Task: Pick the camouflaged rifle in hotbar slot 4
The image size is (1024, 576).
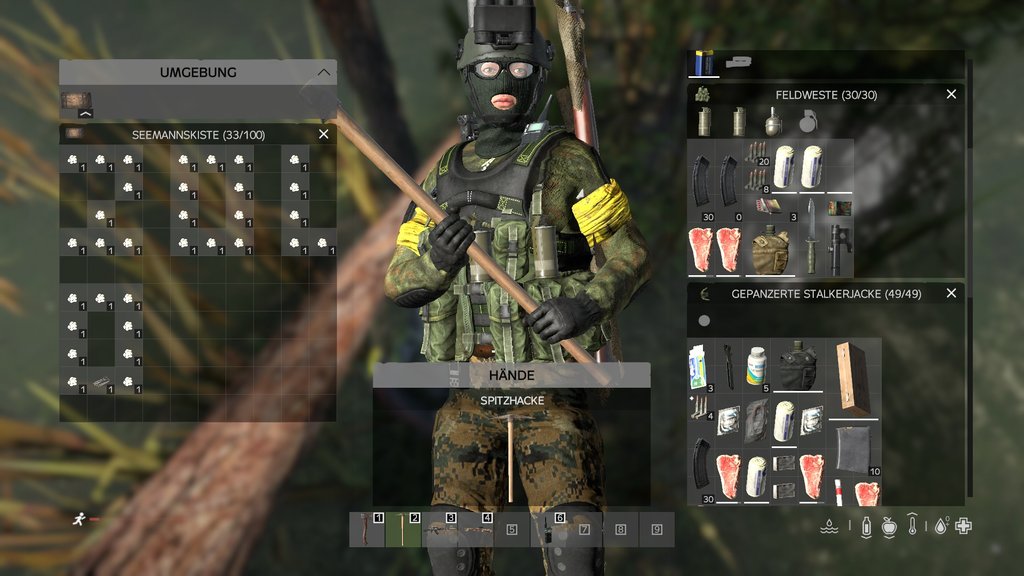Action: click(x=475, y=529)
